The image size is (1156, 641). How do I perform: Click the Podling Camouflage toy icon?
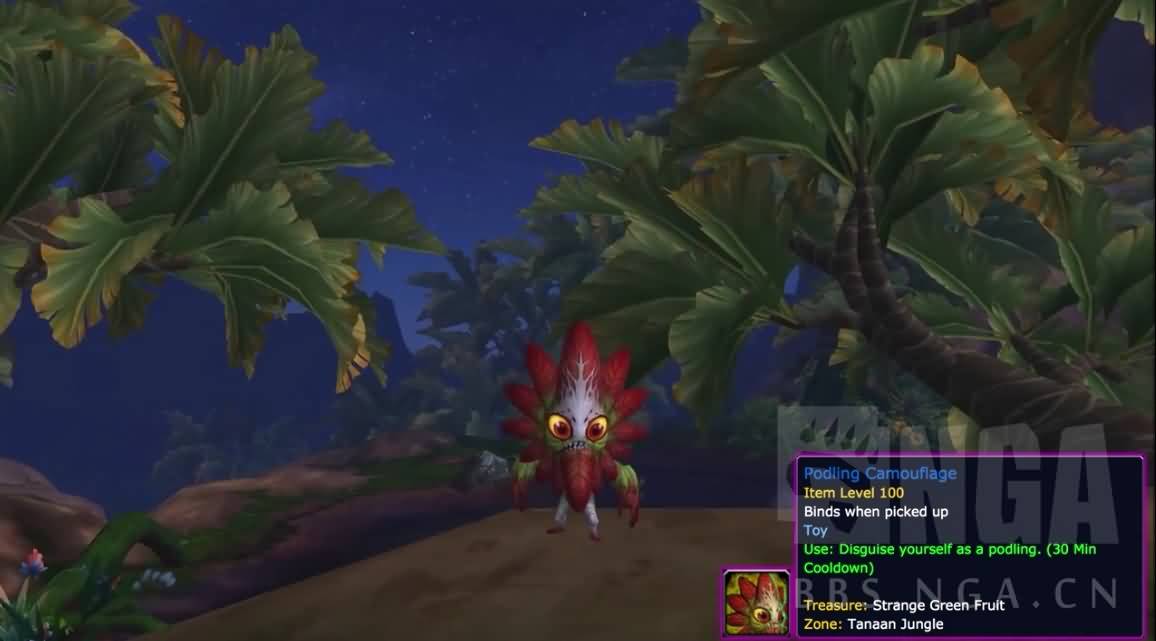[757, 603]
